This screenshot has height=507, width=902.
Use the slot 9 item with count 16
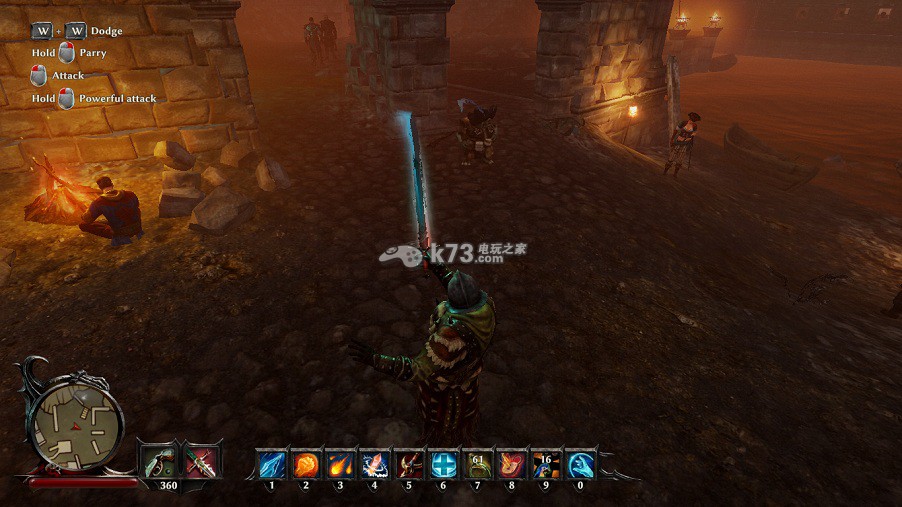pyautogui.click(x=545, y=464)
